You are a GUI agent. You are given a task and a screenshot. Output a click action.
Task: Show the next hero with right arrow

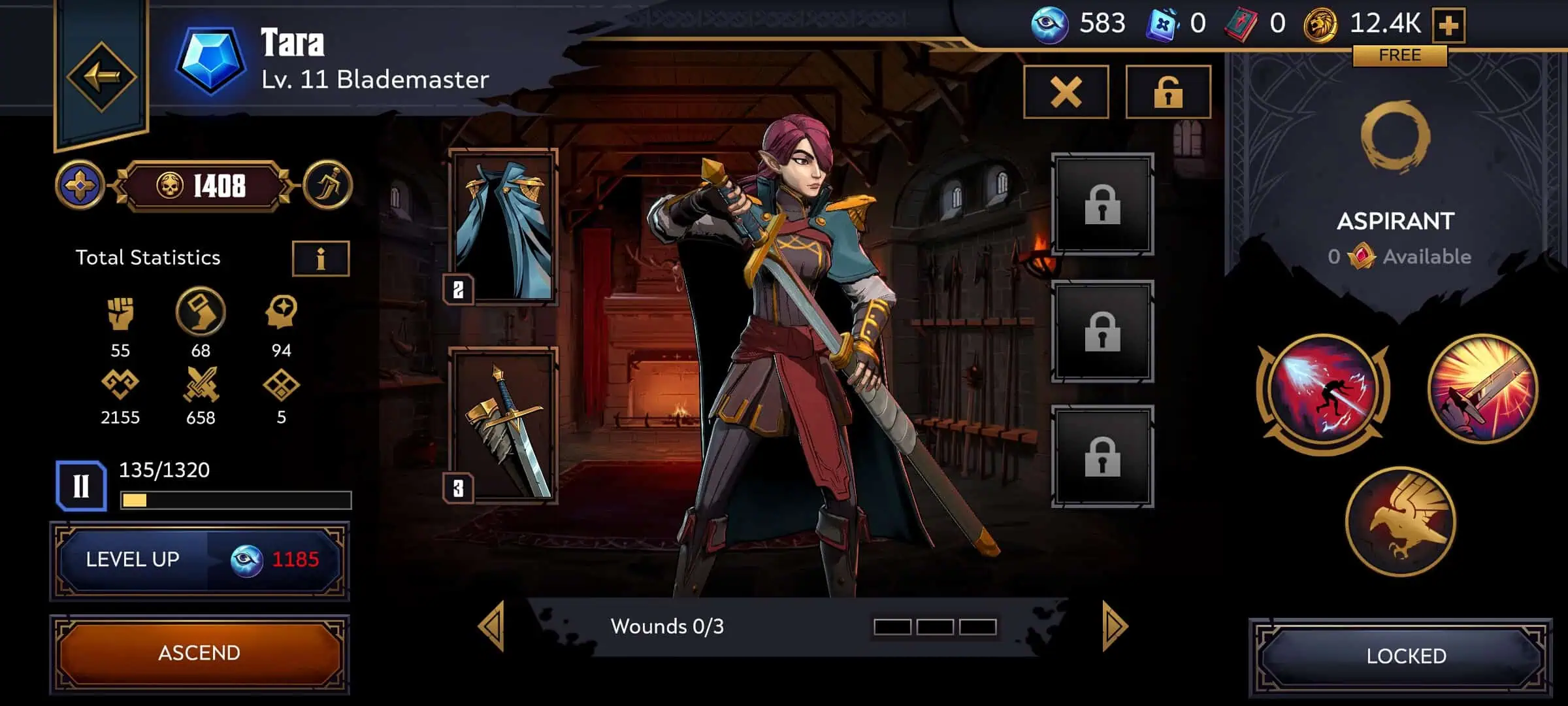coord(1114,626)
